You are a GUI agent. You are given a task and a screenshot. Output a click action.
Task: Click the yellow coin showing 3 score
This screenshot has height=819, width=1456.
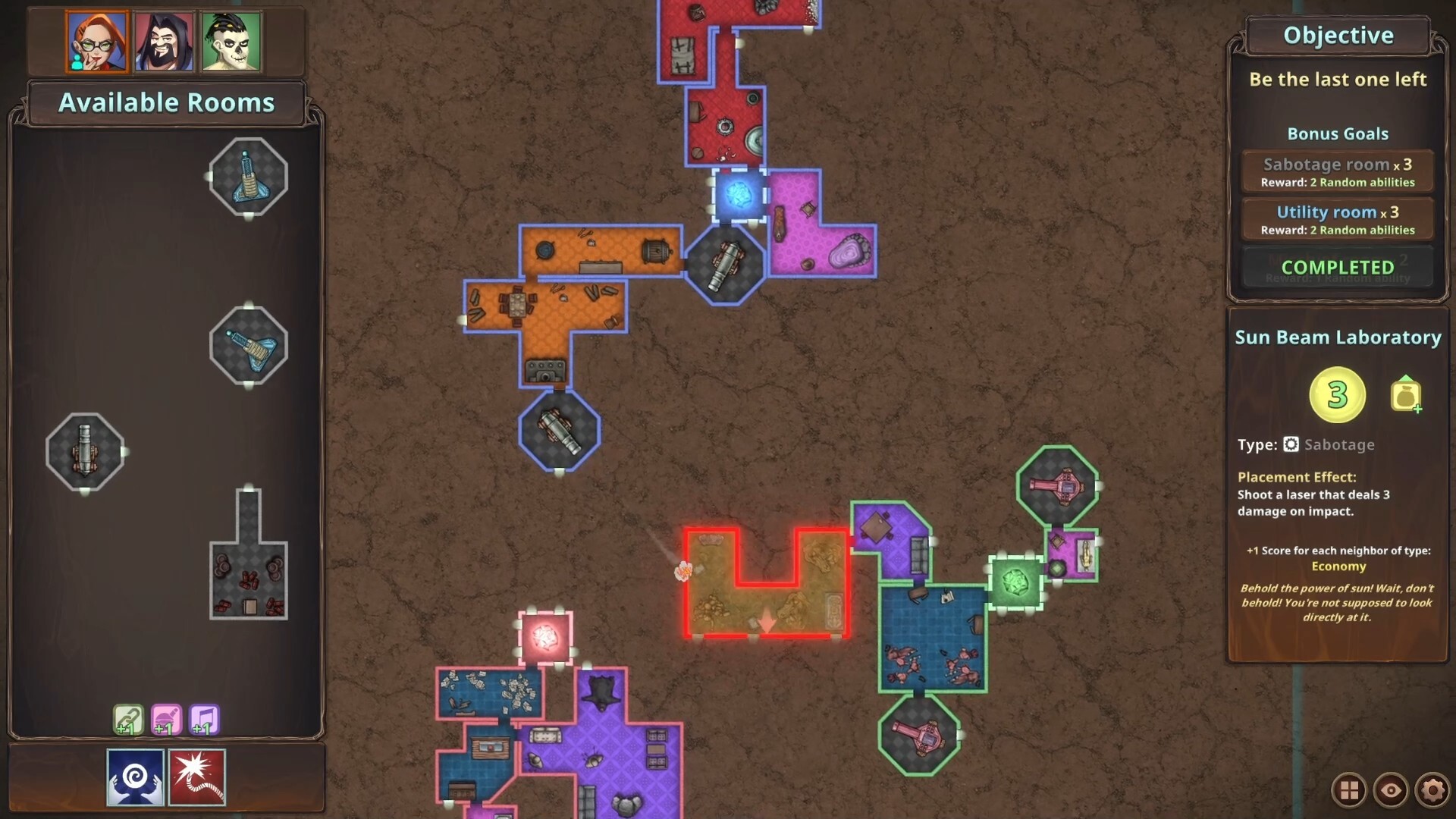tap(1337, 393)
